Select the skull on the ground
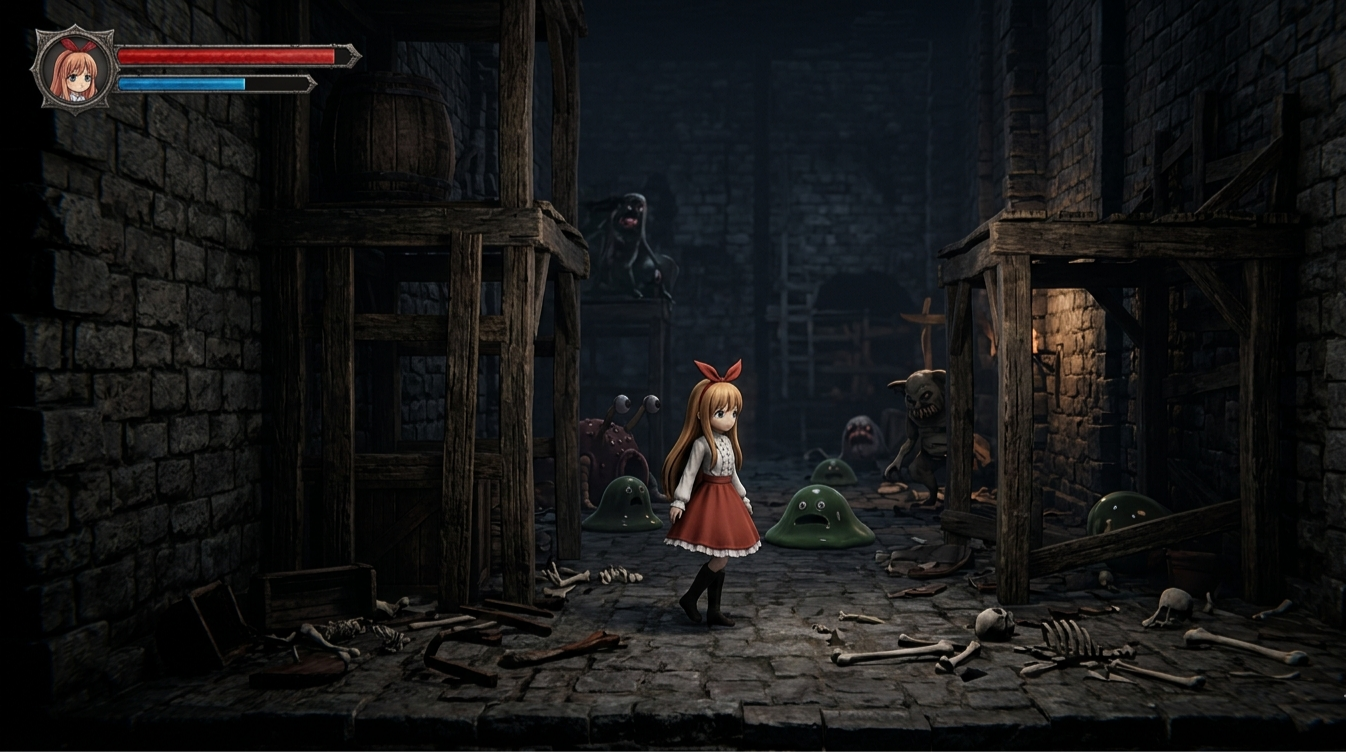Screen dimensions: 1346x752 coord(993,622)
